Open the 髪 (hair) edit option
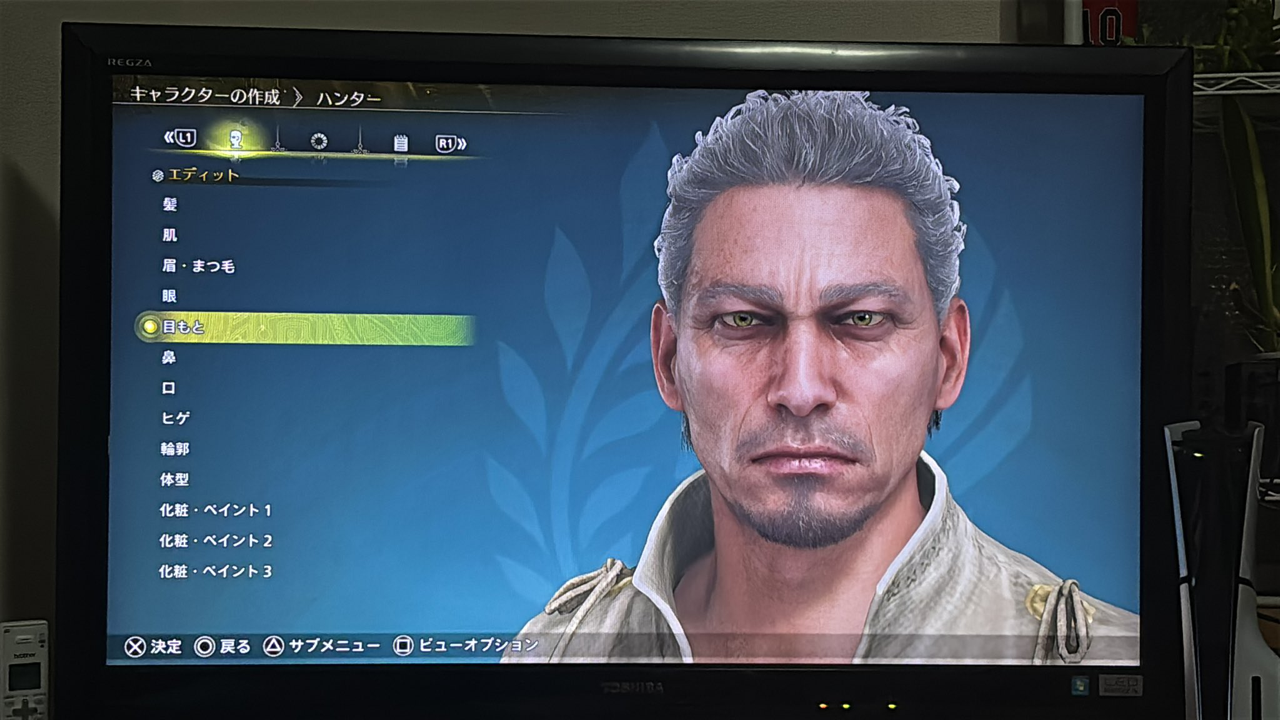 click(170, 205)
